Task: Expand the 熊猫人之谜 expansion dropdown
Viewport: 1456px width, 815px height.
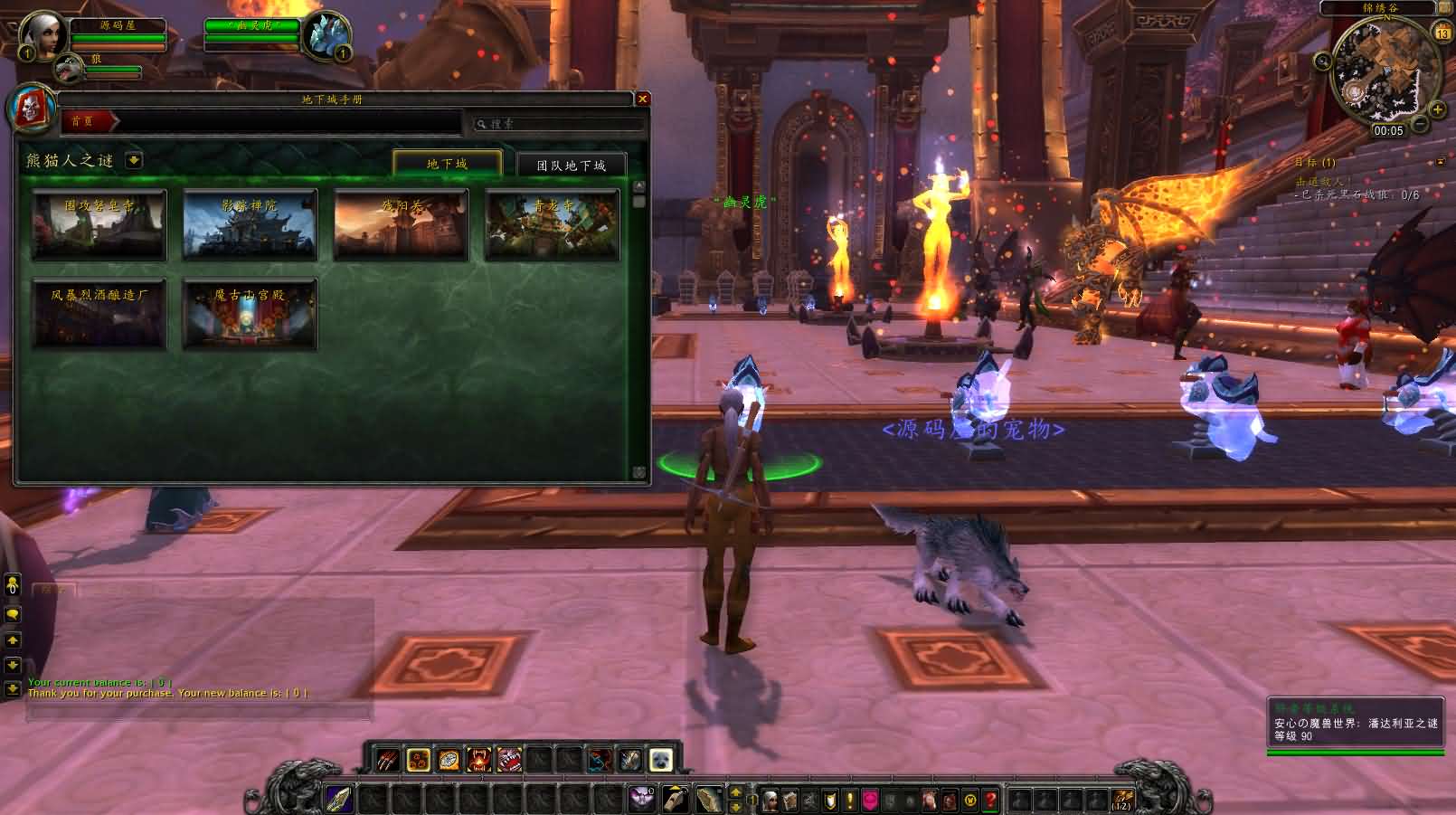Action: point(134,161)
